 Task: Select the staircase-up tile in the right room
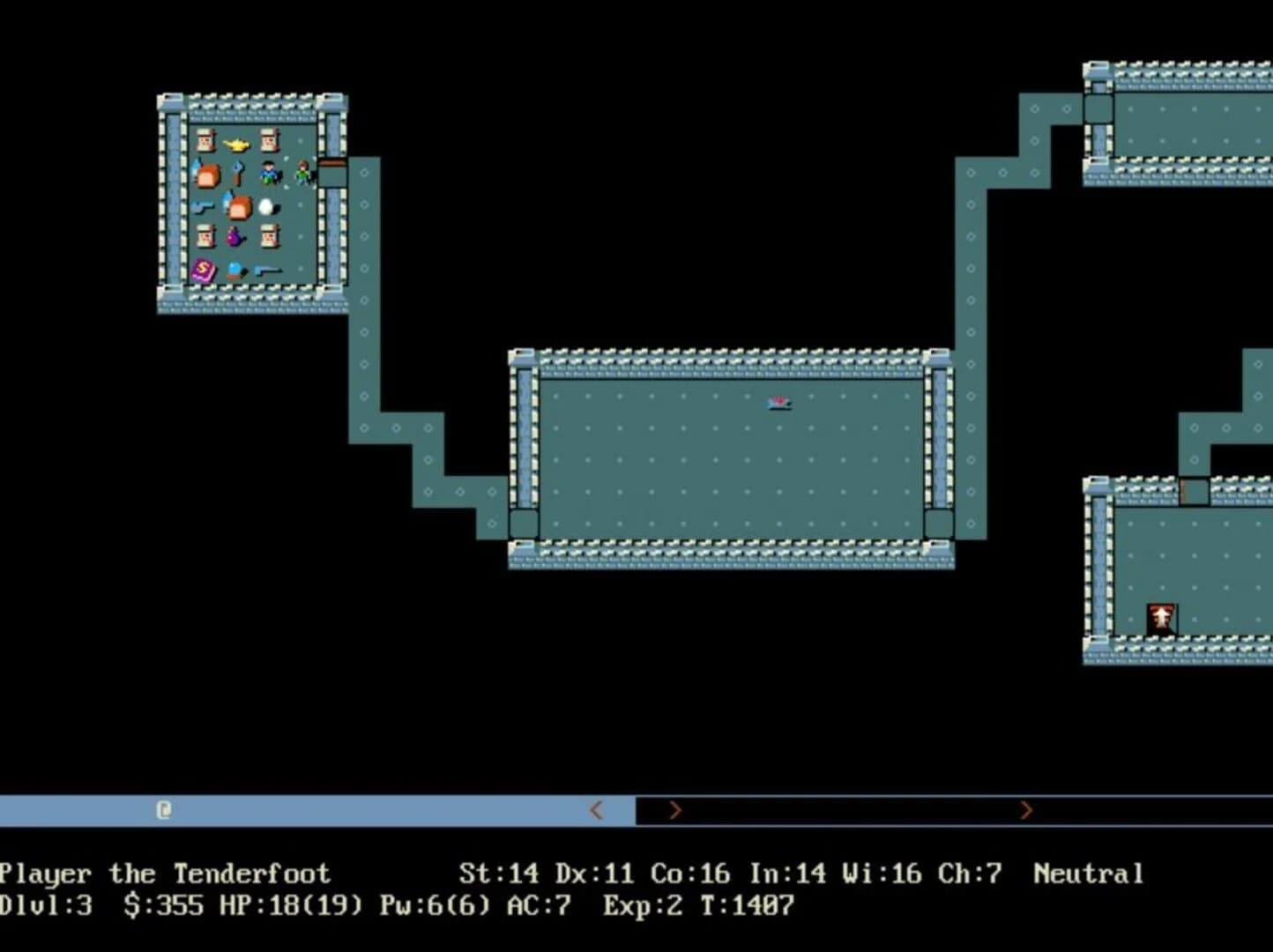click(x=1161, y=615)
